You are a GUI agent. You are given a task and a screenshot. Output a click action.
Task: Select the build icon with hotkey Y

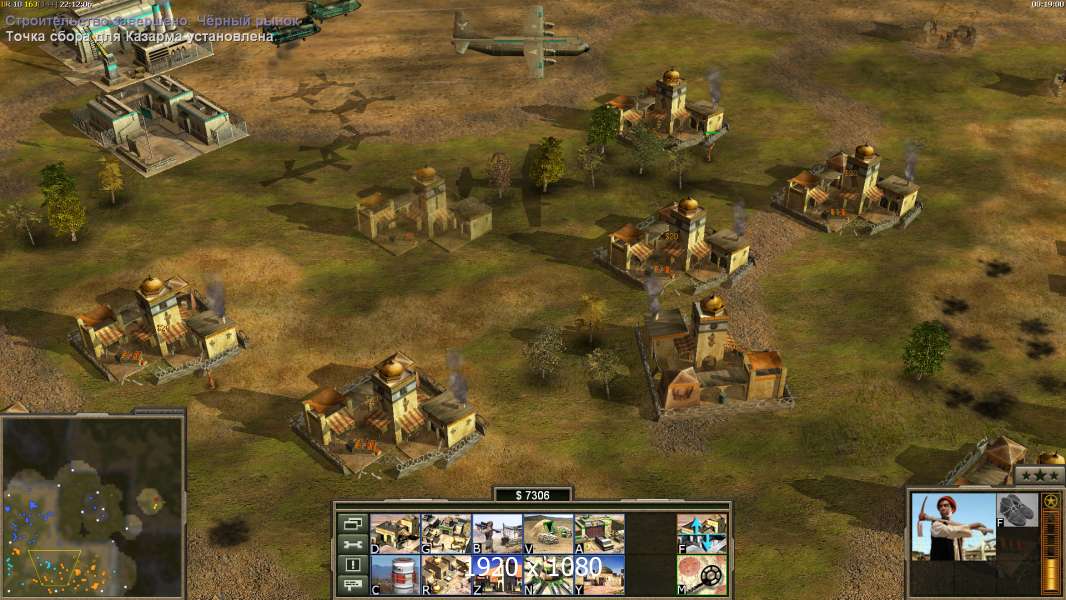point(599,574)
